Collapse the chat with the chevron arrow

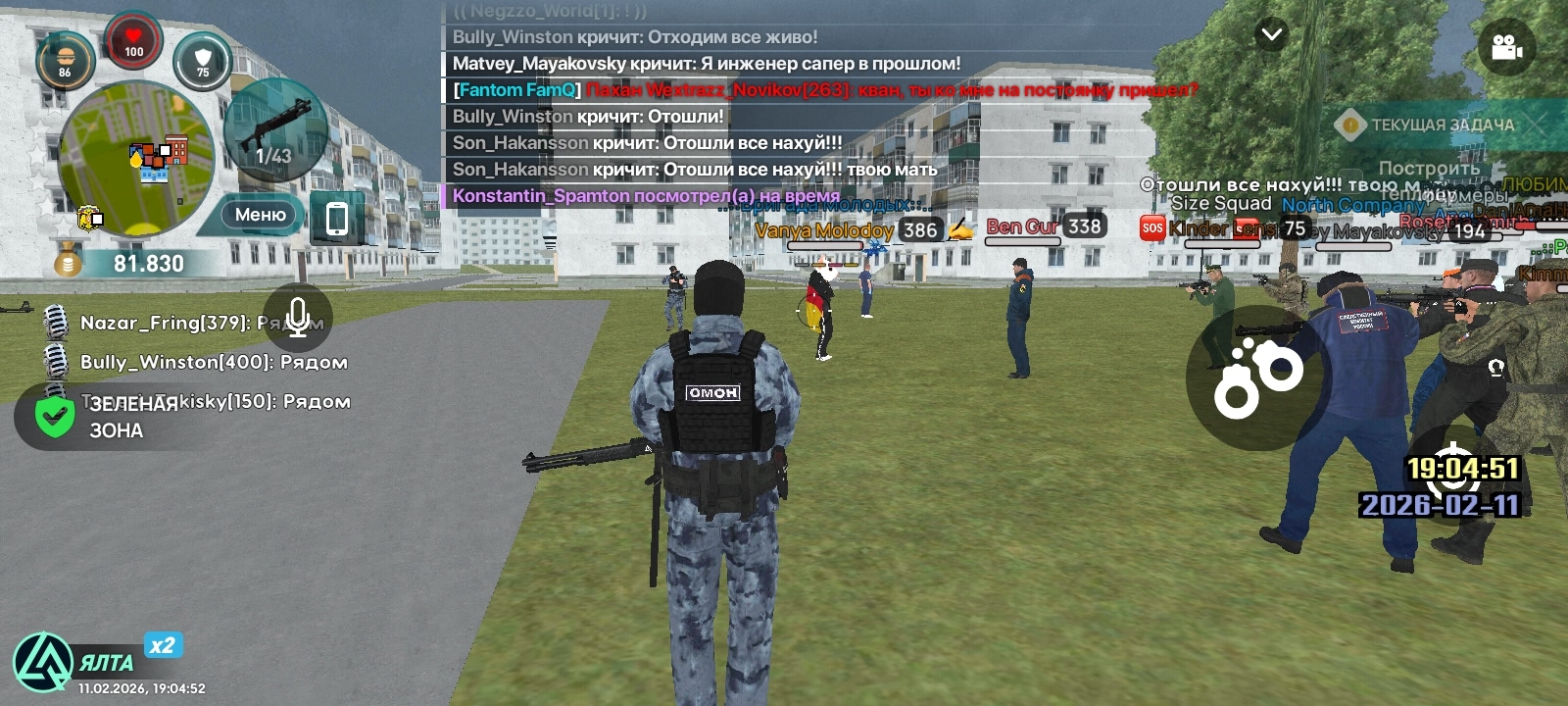click(x=1270, y=34)
